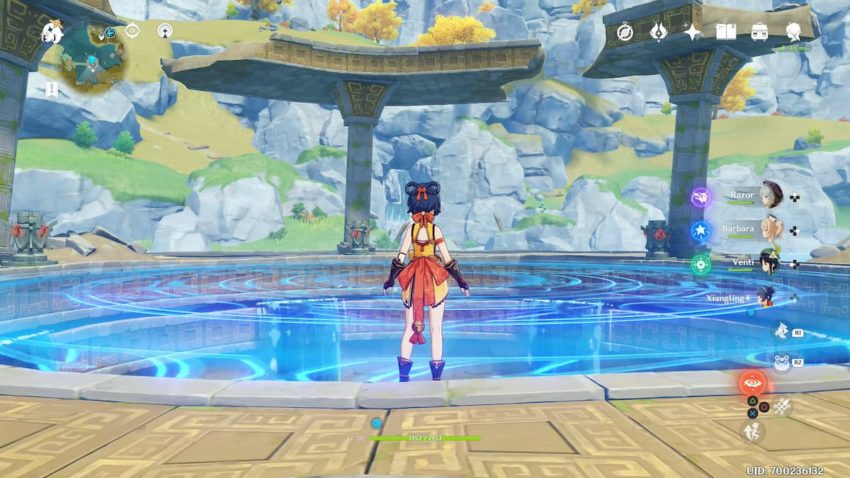This screenshot has height=478, width=850.
Task: Switch to party member Venti
Action: click(x=768, y=263)
